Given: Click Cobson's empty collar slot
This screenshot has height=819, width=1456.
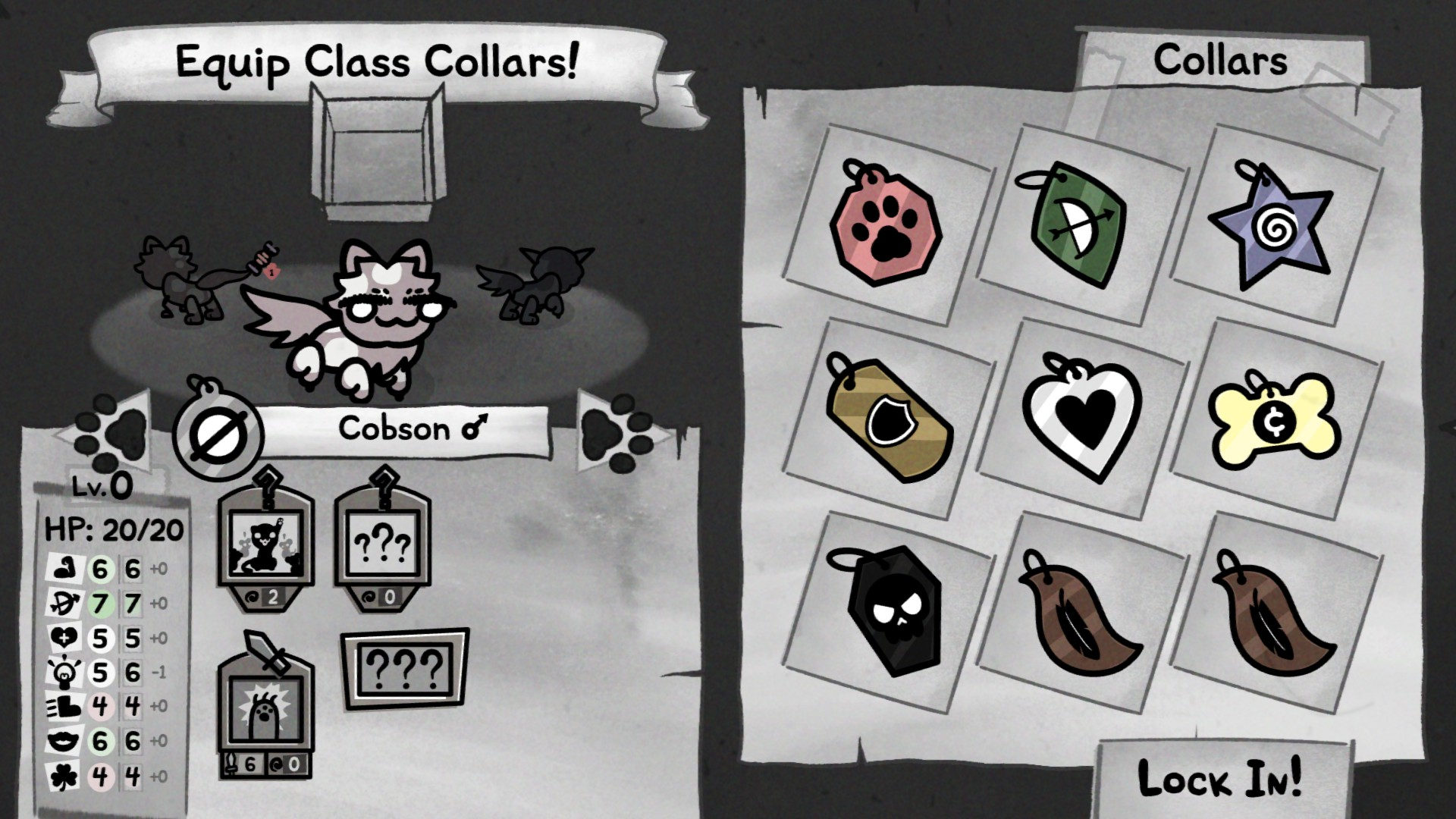Looking at the screenshot, I should 218,435.
